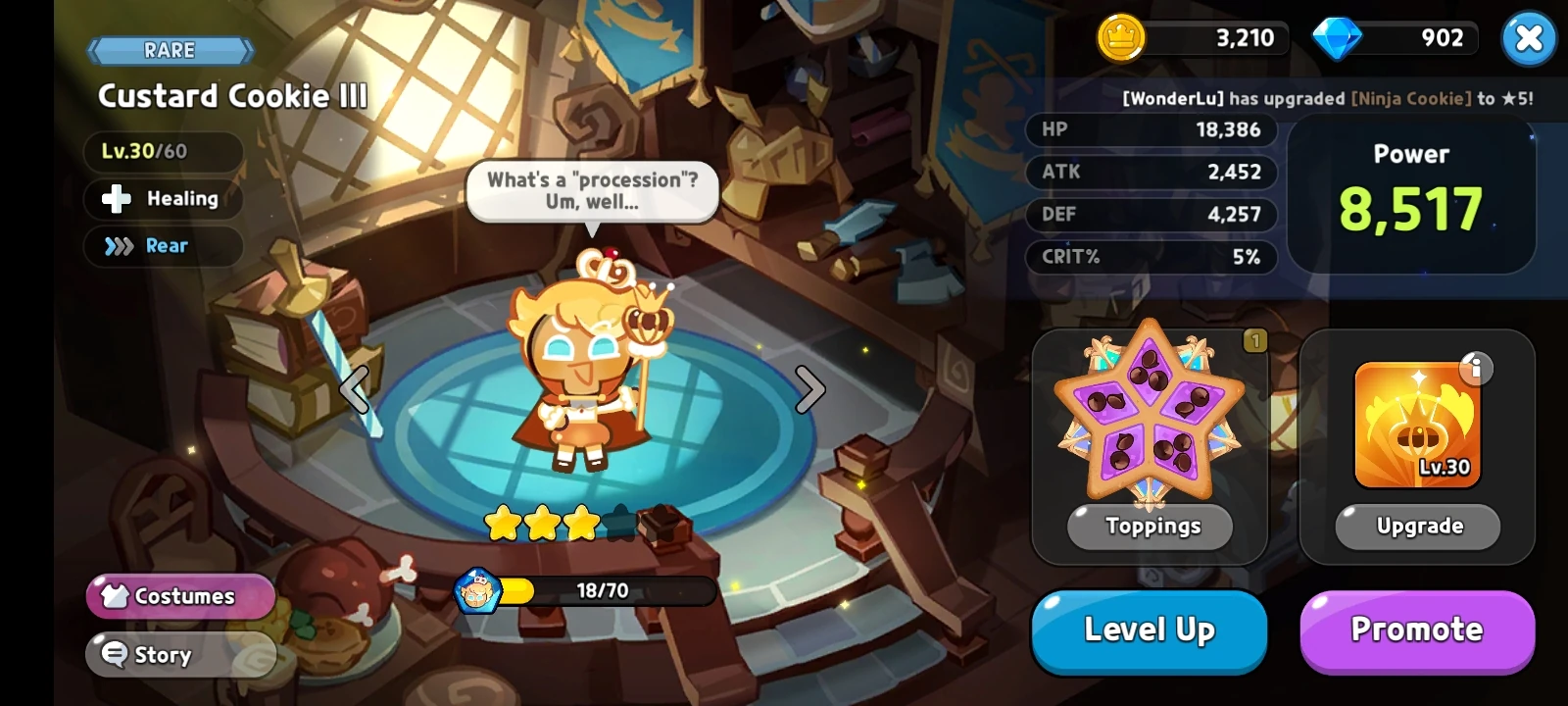Open the skill upgrade info tooltip badge
Screen dimensions: 1568x706
(x=1478, y=368)
